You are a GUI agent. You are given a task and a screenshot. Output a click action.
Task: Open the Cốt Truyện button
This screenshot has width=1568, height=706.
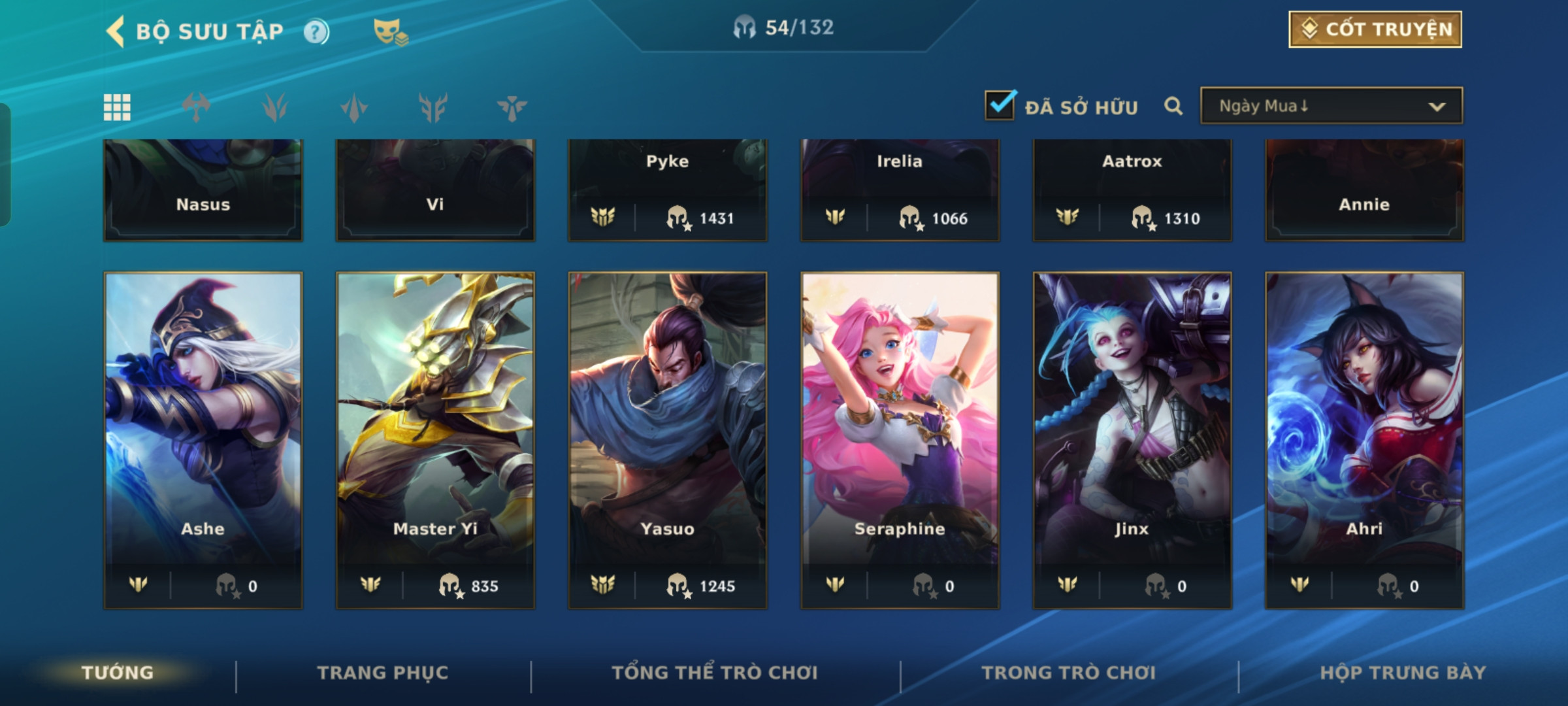[x=1375, y=29]
